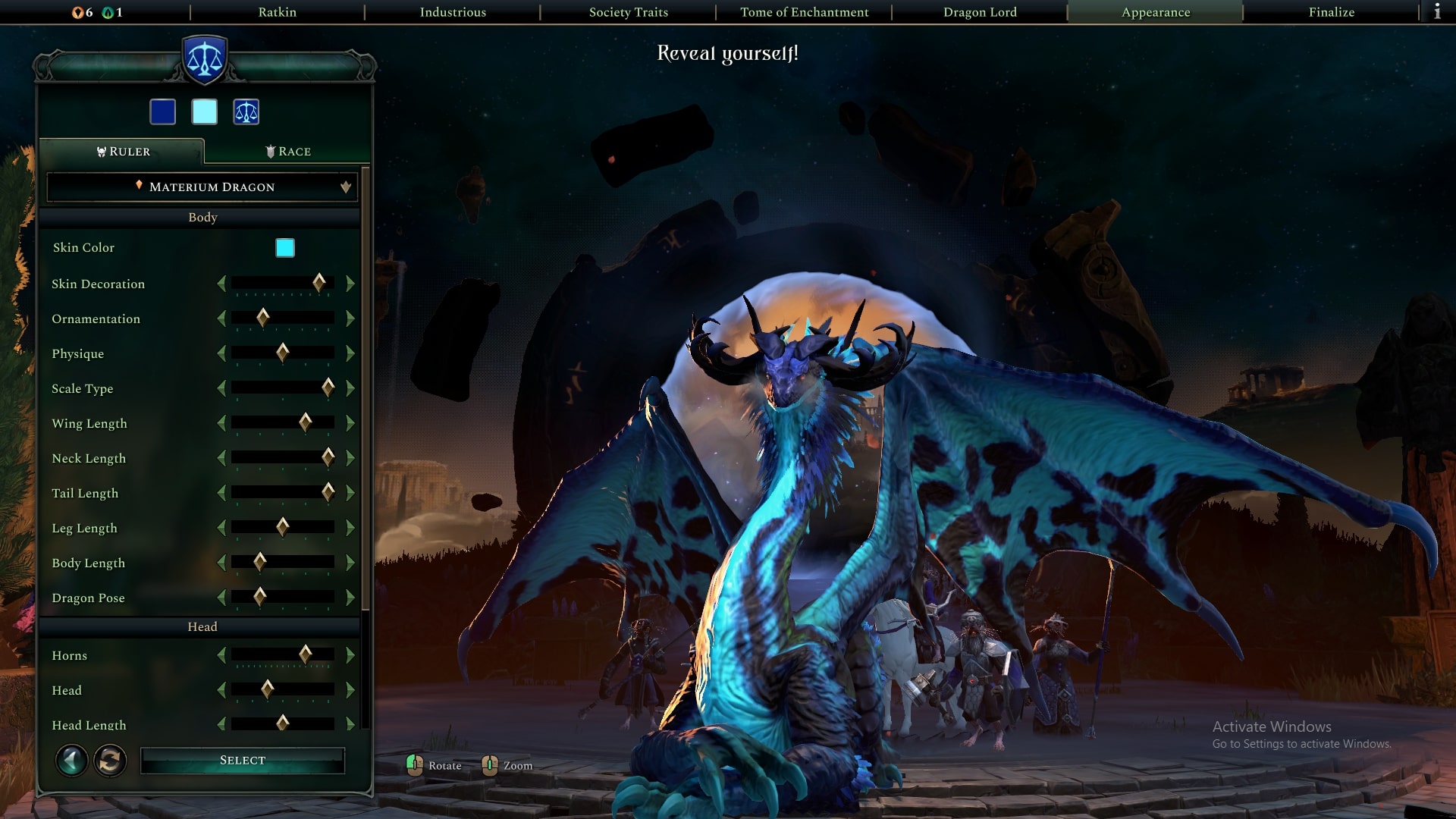Go back with the left arrow button
The width and height of the screenshot is (1456, 819).
tap(72, 760)
